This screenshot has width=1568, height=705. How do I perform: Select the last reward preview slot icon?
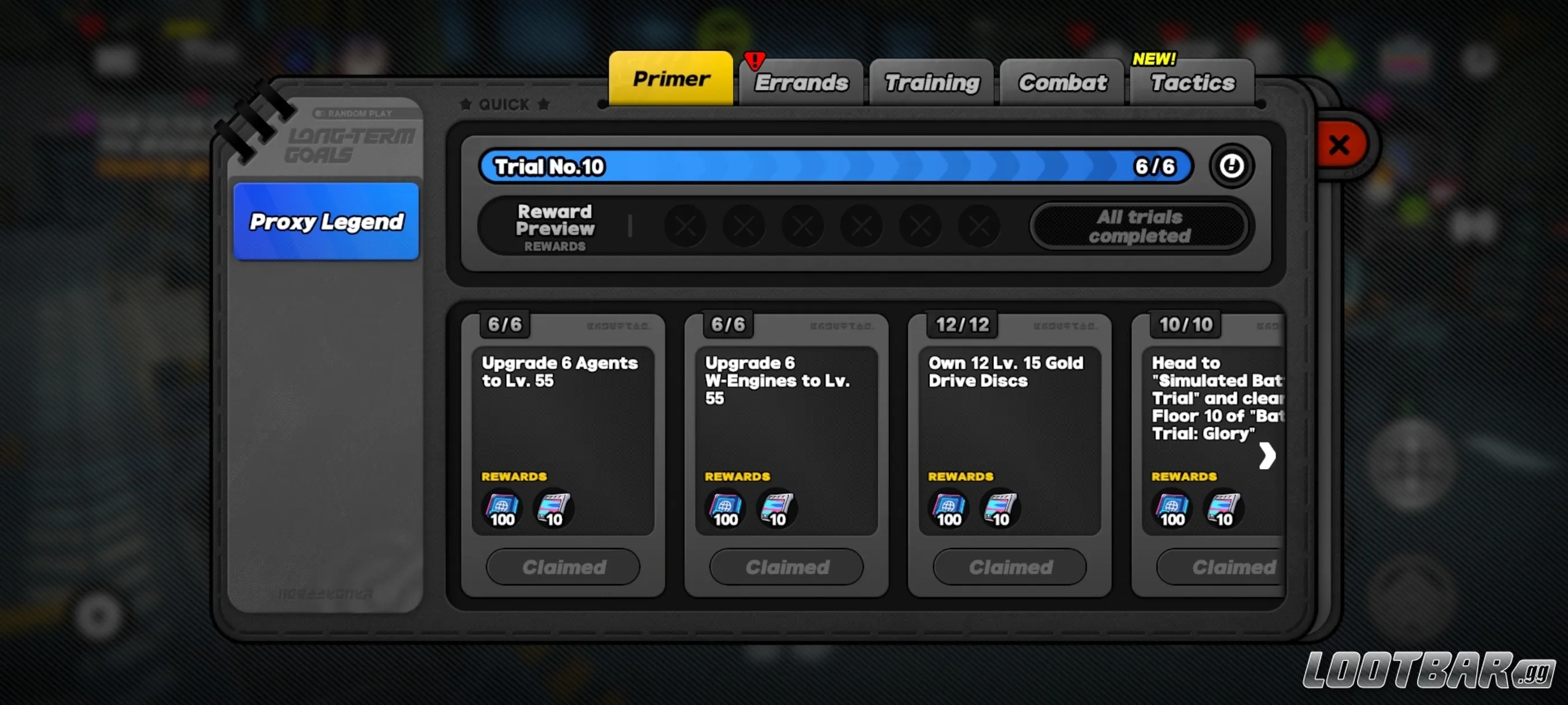tap(979, 226)
